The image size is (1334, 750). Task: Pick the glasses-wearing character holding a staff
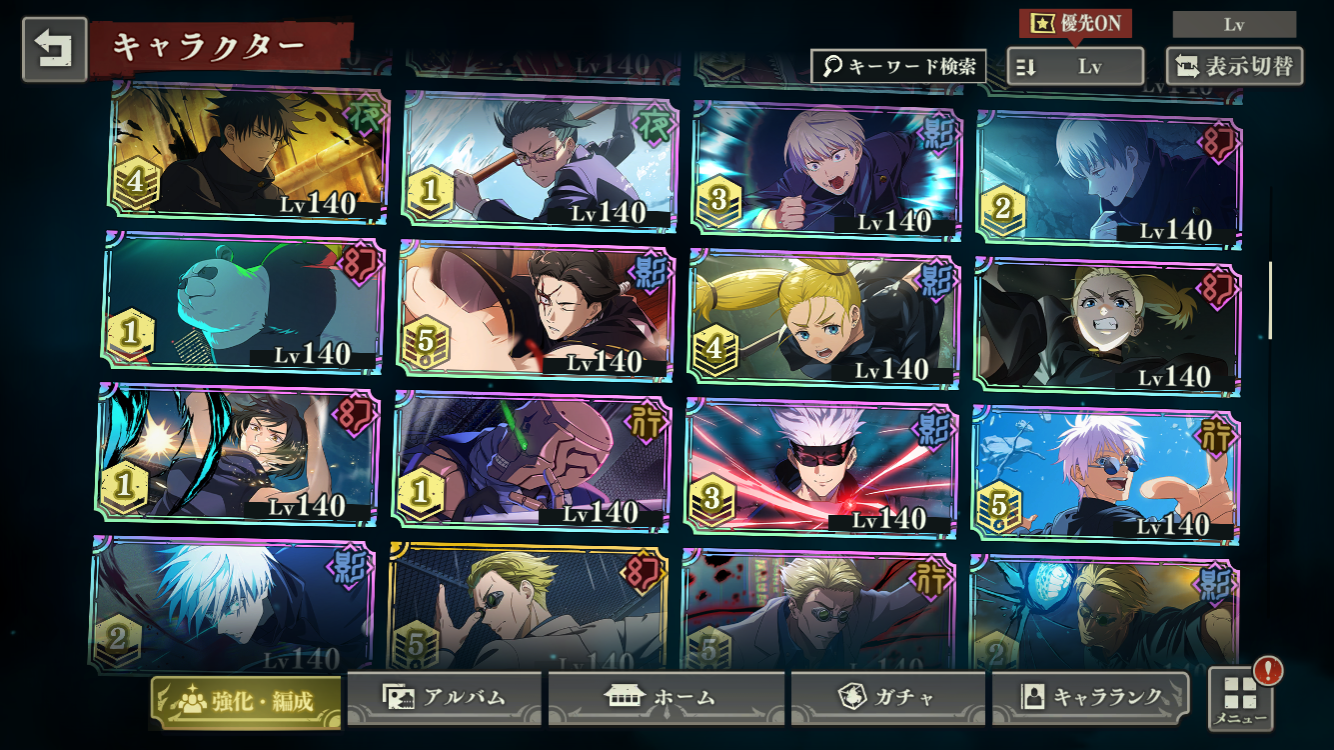540,162
